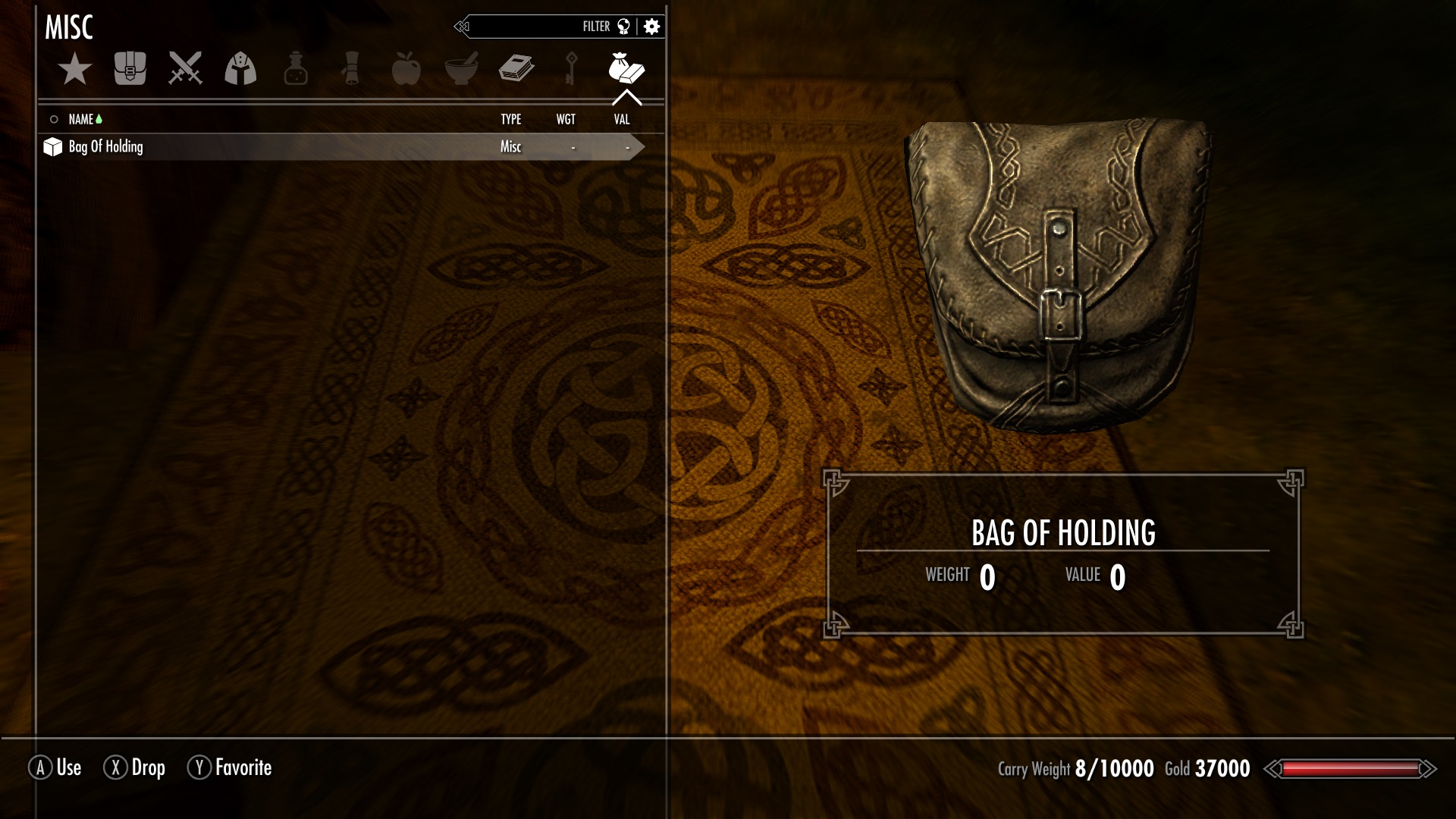Screen dimensions: 1456x819
Task: Sort items by VAL value column
Action: [x=622, y=119]
